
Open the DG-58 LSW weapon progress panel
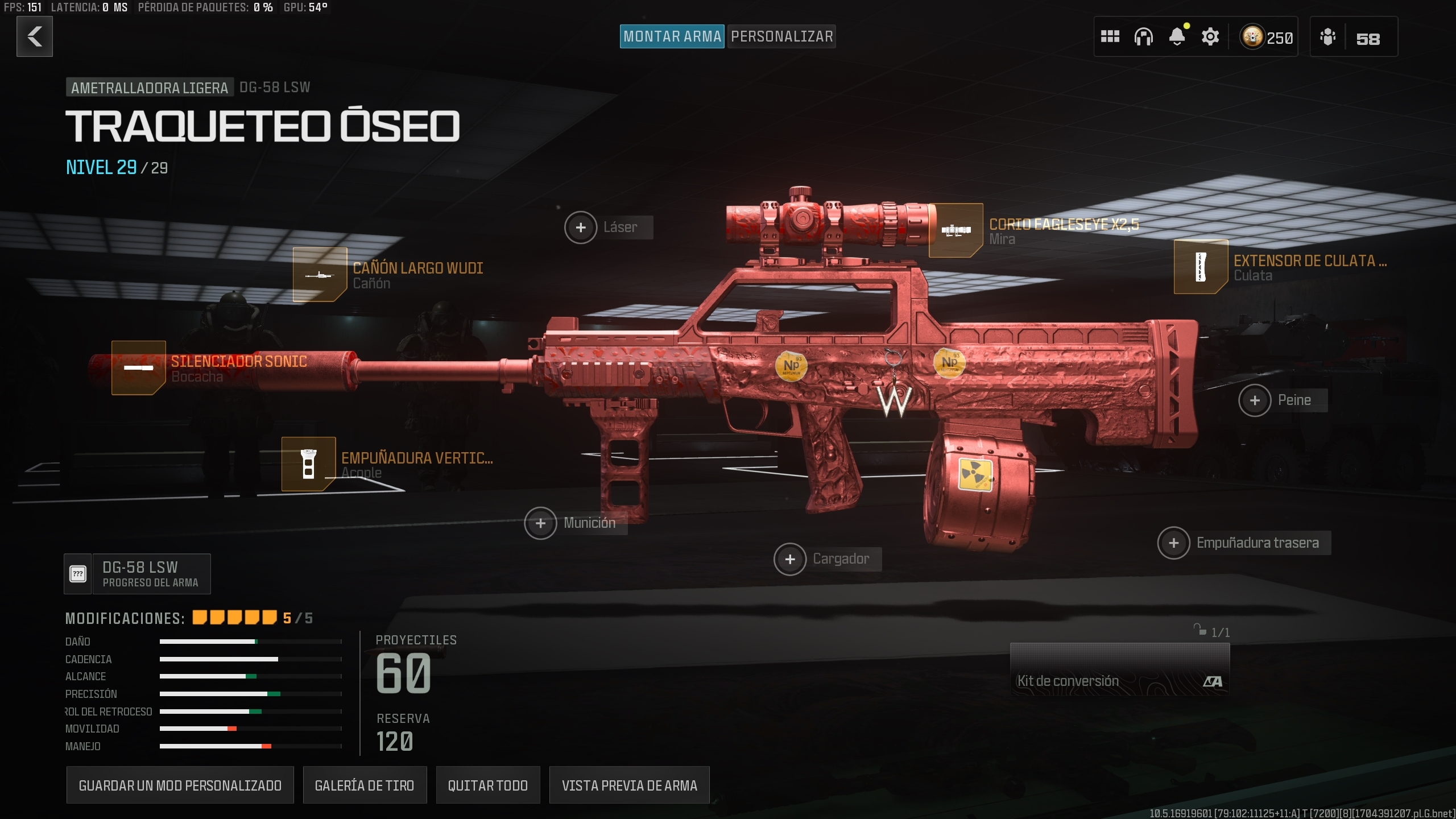point(136,573)
